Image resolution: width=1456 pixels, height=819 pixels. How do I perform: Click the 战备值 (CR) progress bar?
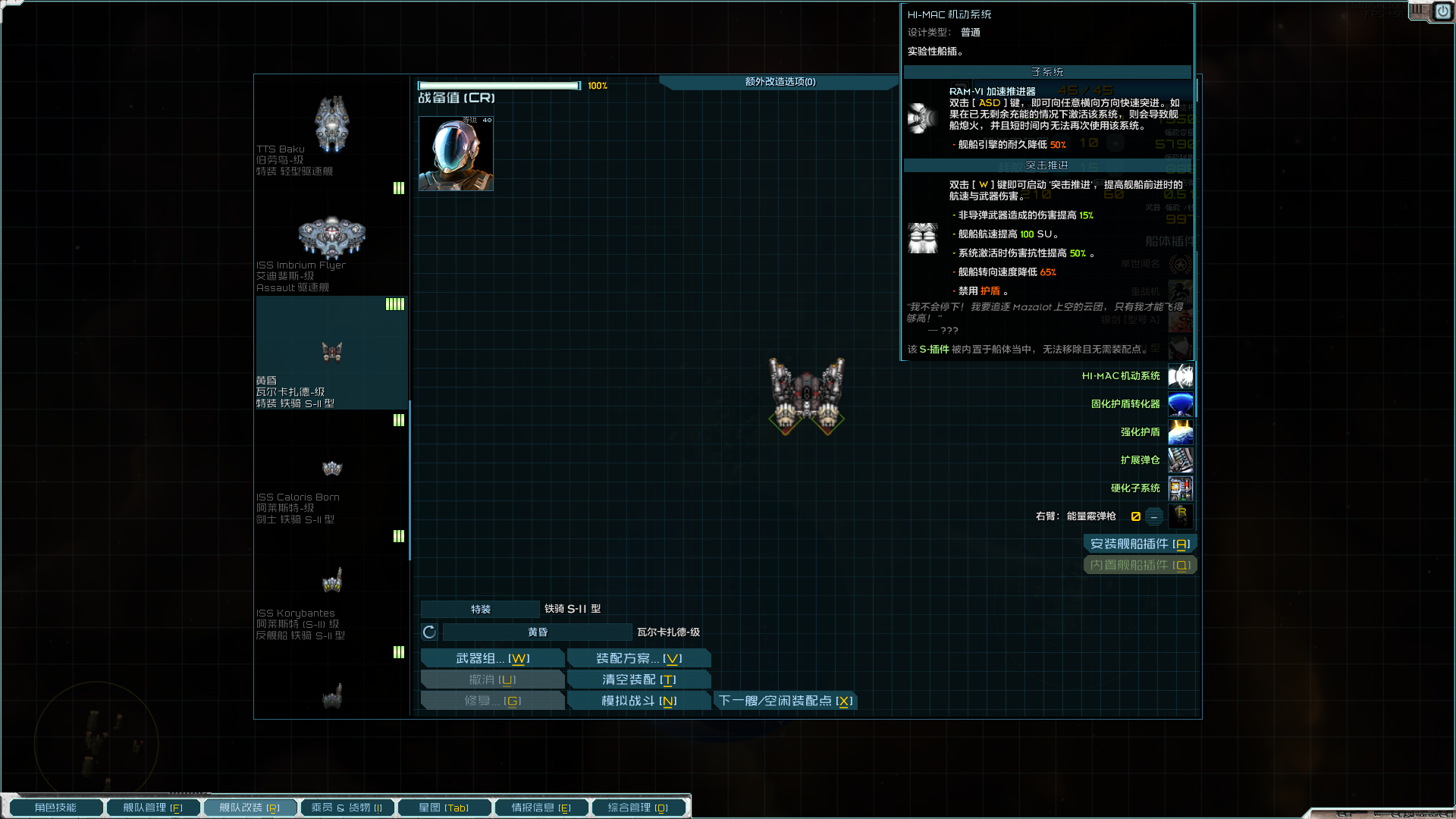[499, 85]
